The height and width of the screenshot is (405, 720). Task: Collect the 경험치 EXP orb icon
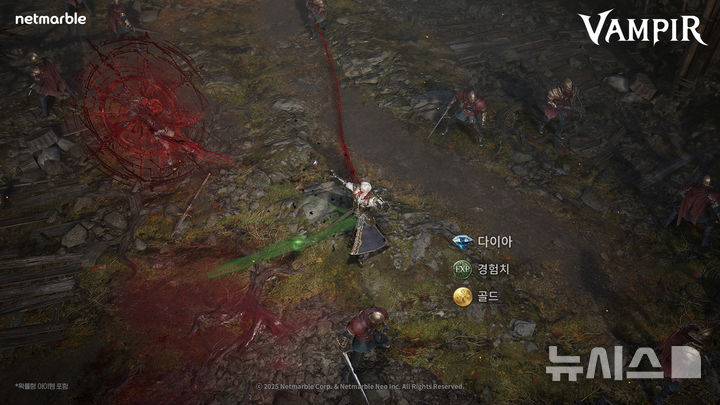pos(462,269)
